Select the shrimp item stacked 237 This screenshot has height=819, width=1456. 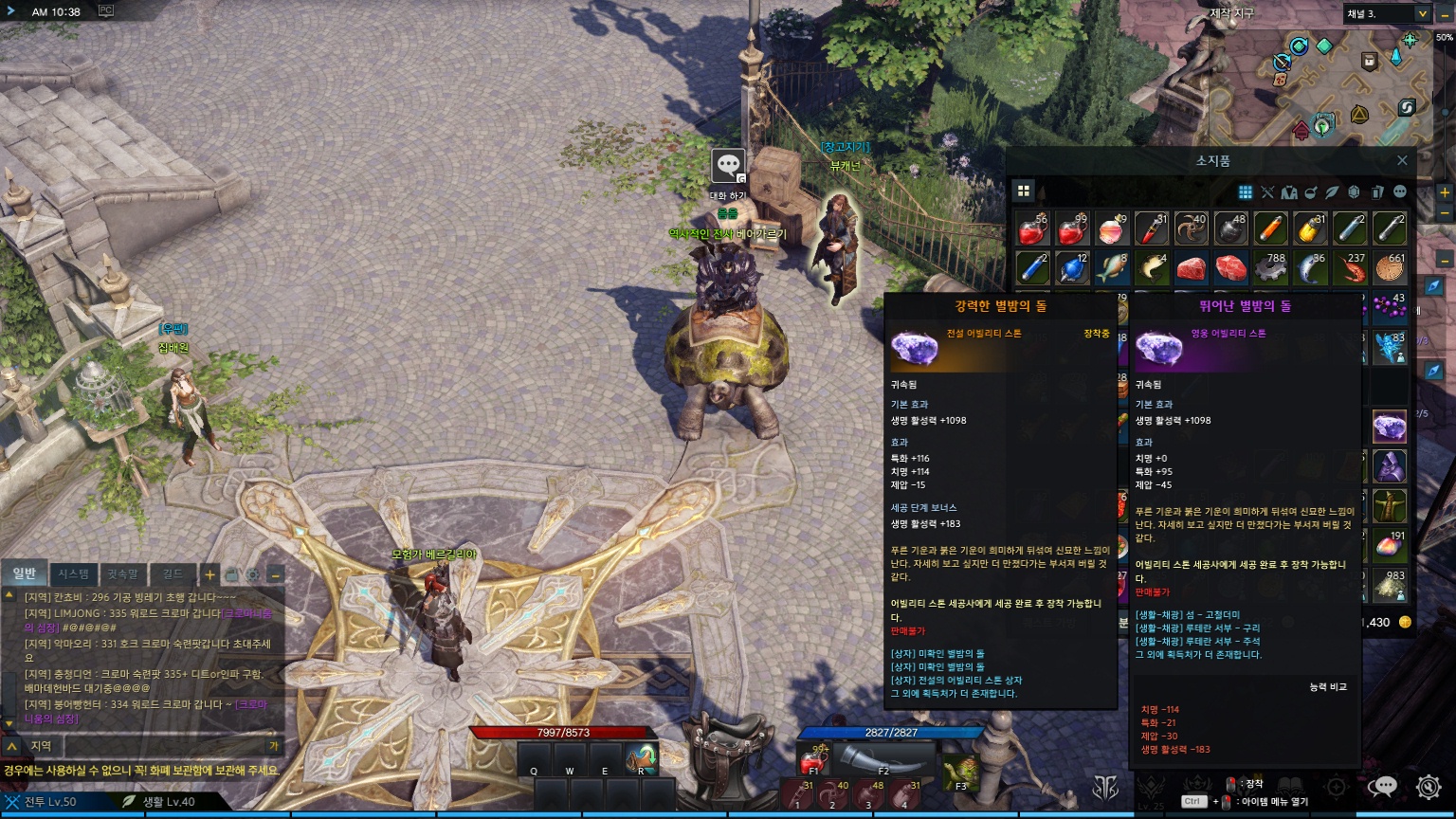[x=1350, y=268]
